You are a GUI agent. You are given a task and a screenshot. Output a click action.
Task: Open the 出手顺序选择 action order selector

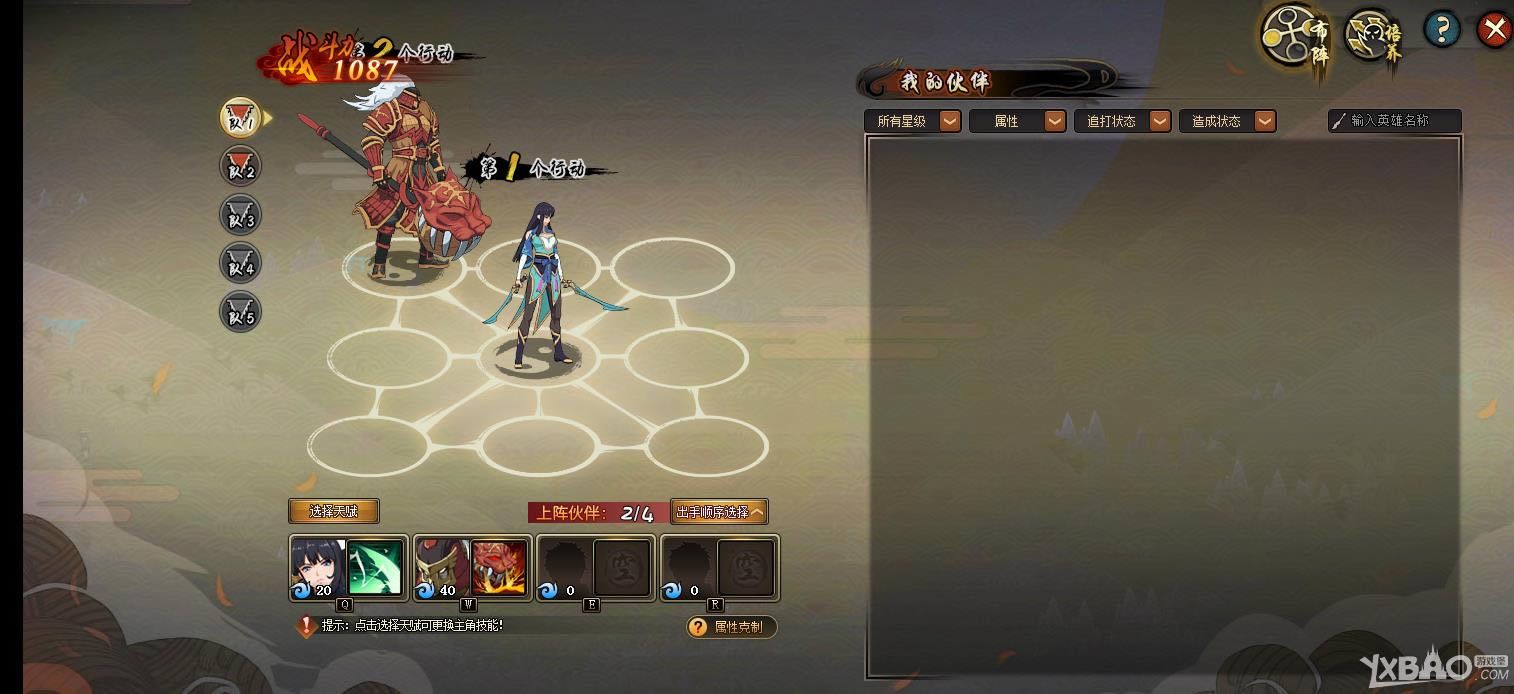[719, 512]
